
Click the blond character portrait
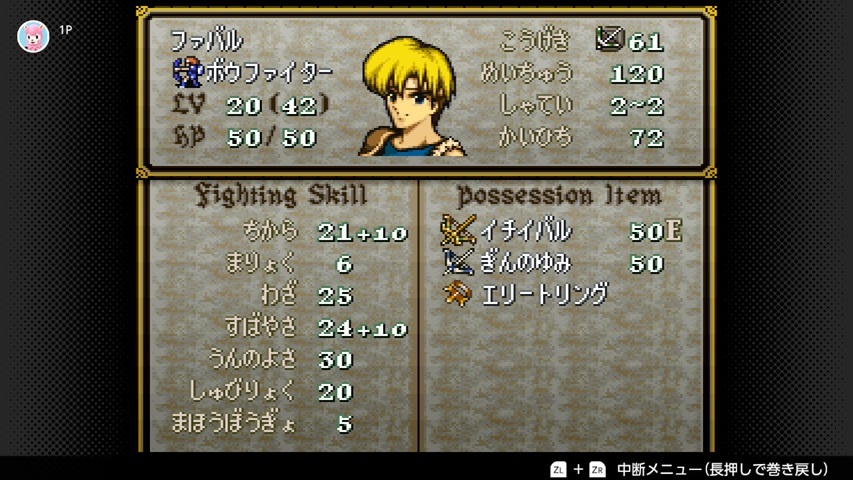[412, 98]
